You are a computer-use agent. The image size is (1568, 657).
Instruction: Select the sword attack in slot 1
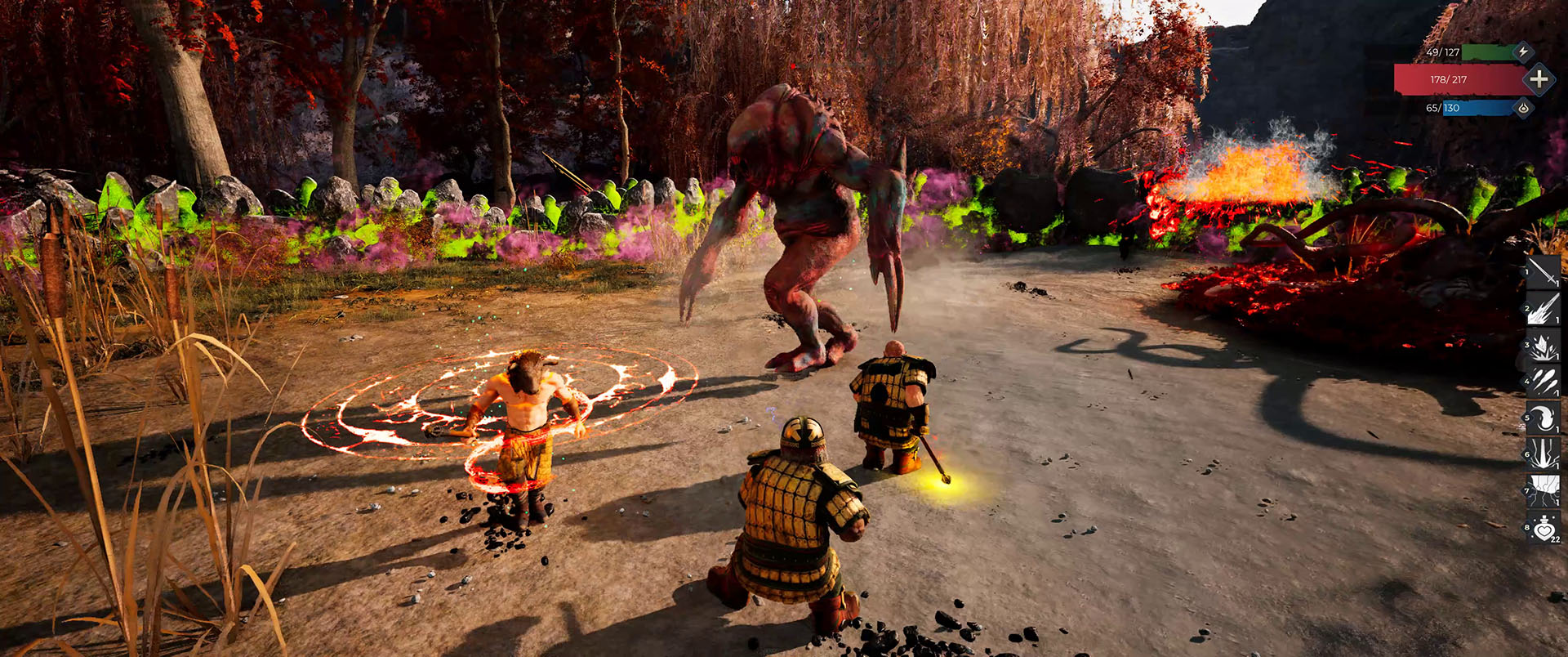coord(1543,272)
